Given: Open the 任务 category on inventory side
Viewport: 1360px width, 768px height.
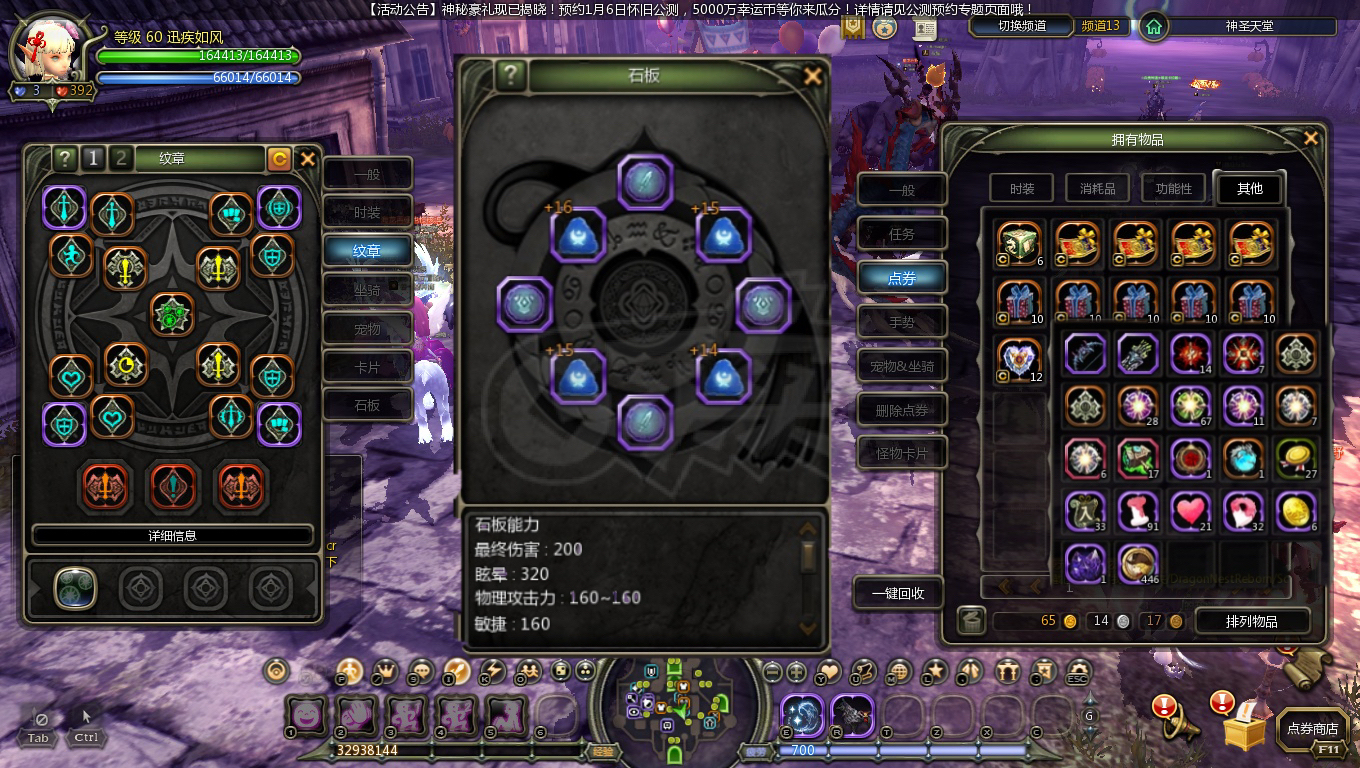Looking at the screenshot, I should (x=902, y=234).
